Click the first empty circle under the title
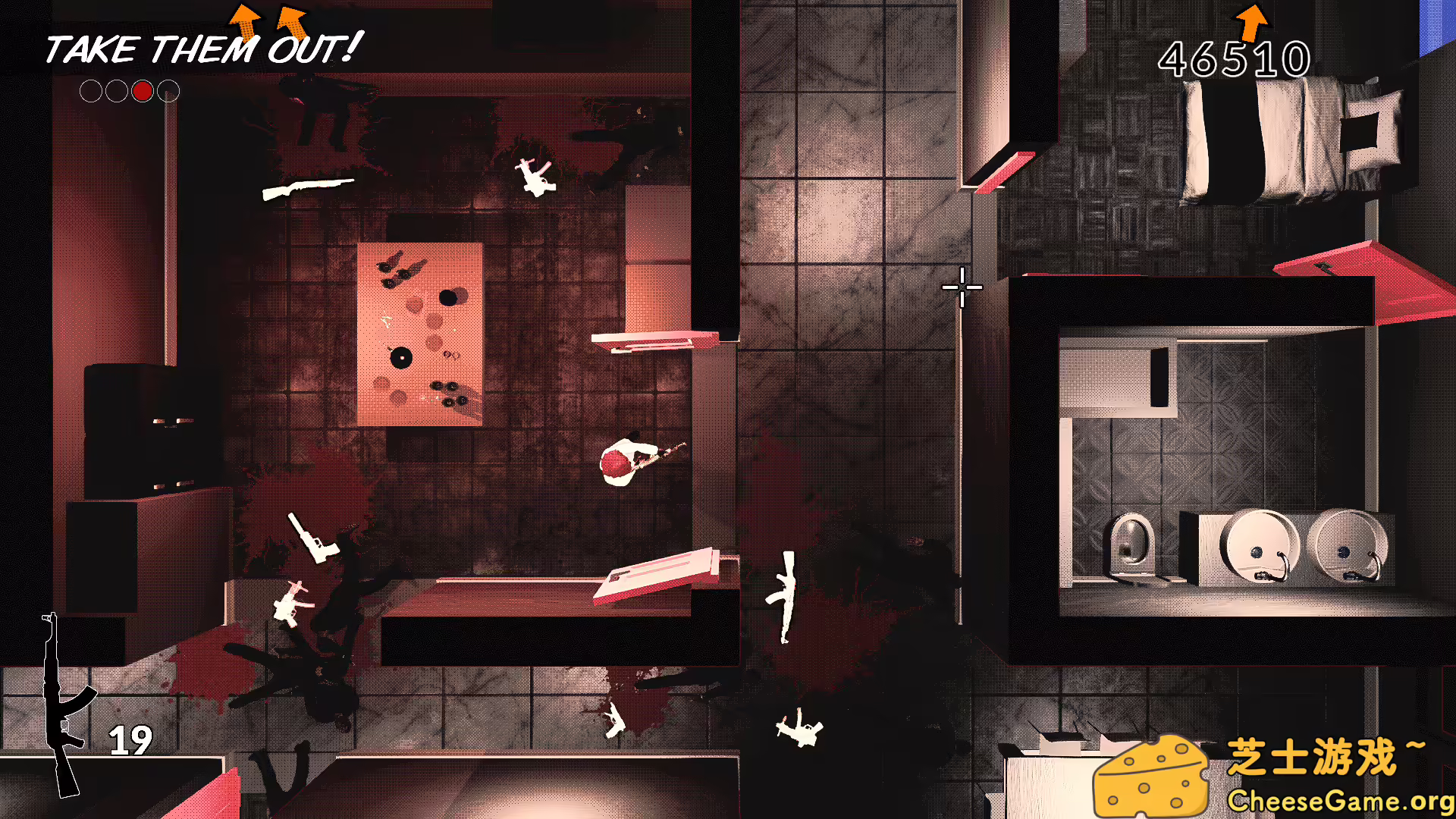Image resolution: width=1456 pixels, height=819 pixels. [x=91, y=92]
